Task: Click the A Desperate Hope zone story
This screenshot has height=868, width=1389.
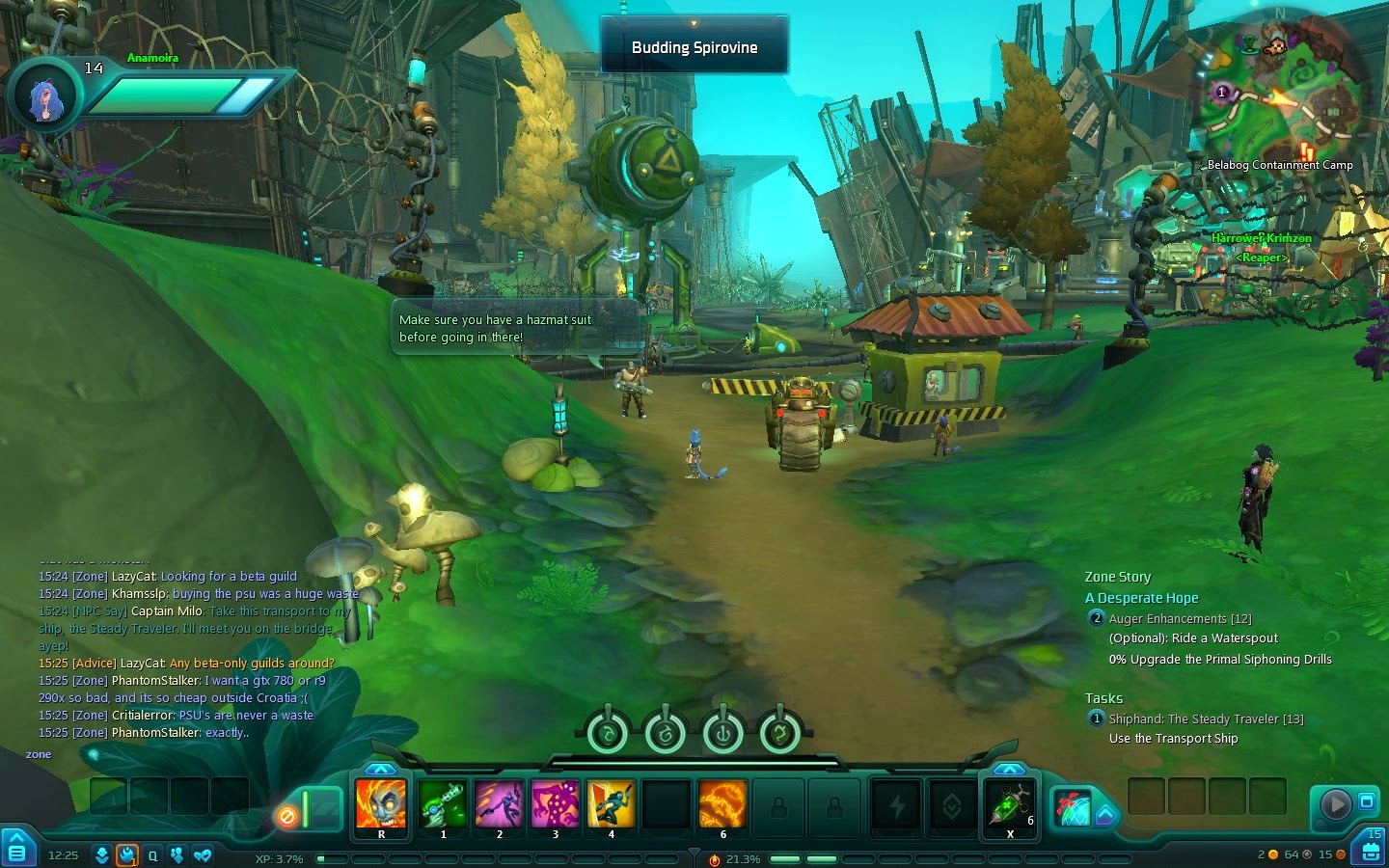Action: point(1141,598)
